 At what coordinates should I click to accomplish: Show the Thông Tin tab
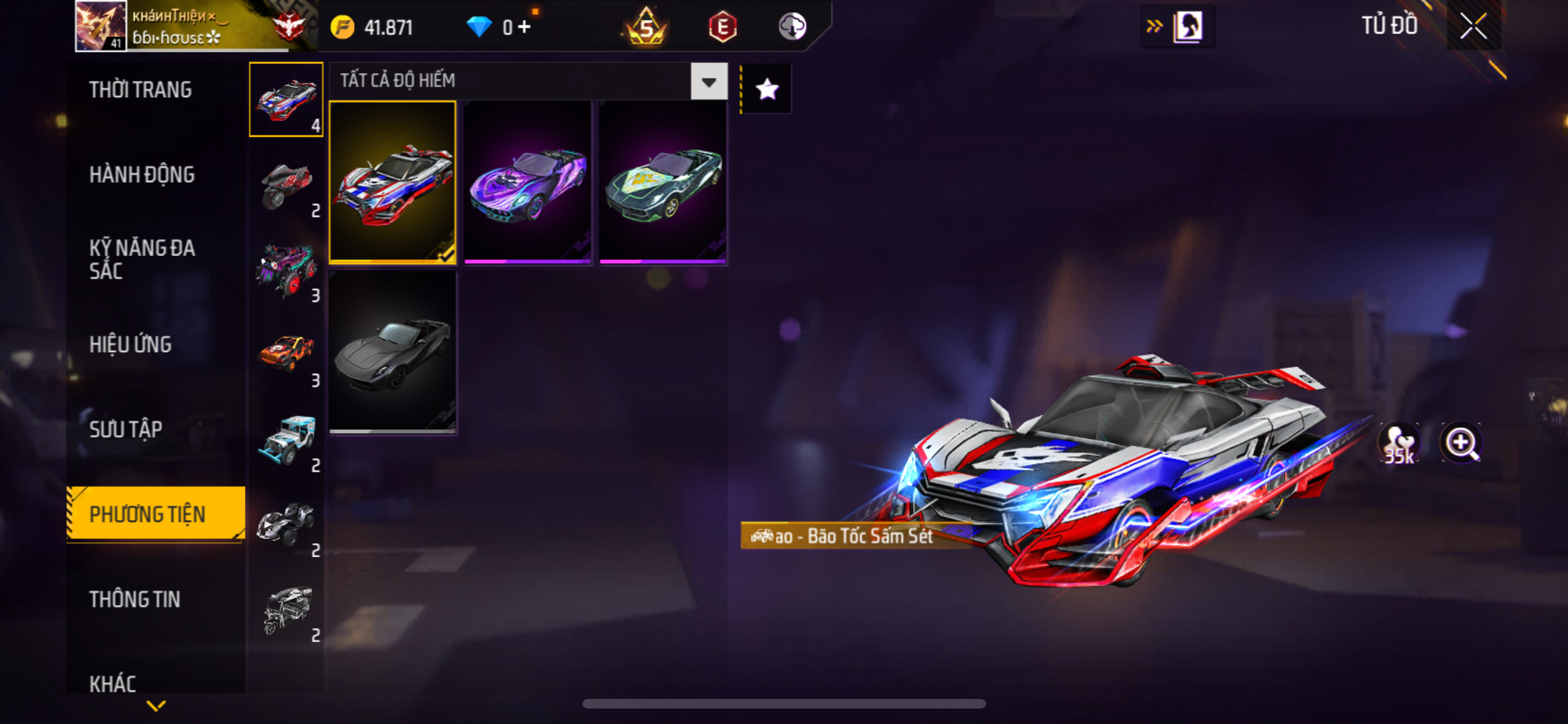click(135, 599)
